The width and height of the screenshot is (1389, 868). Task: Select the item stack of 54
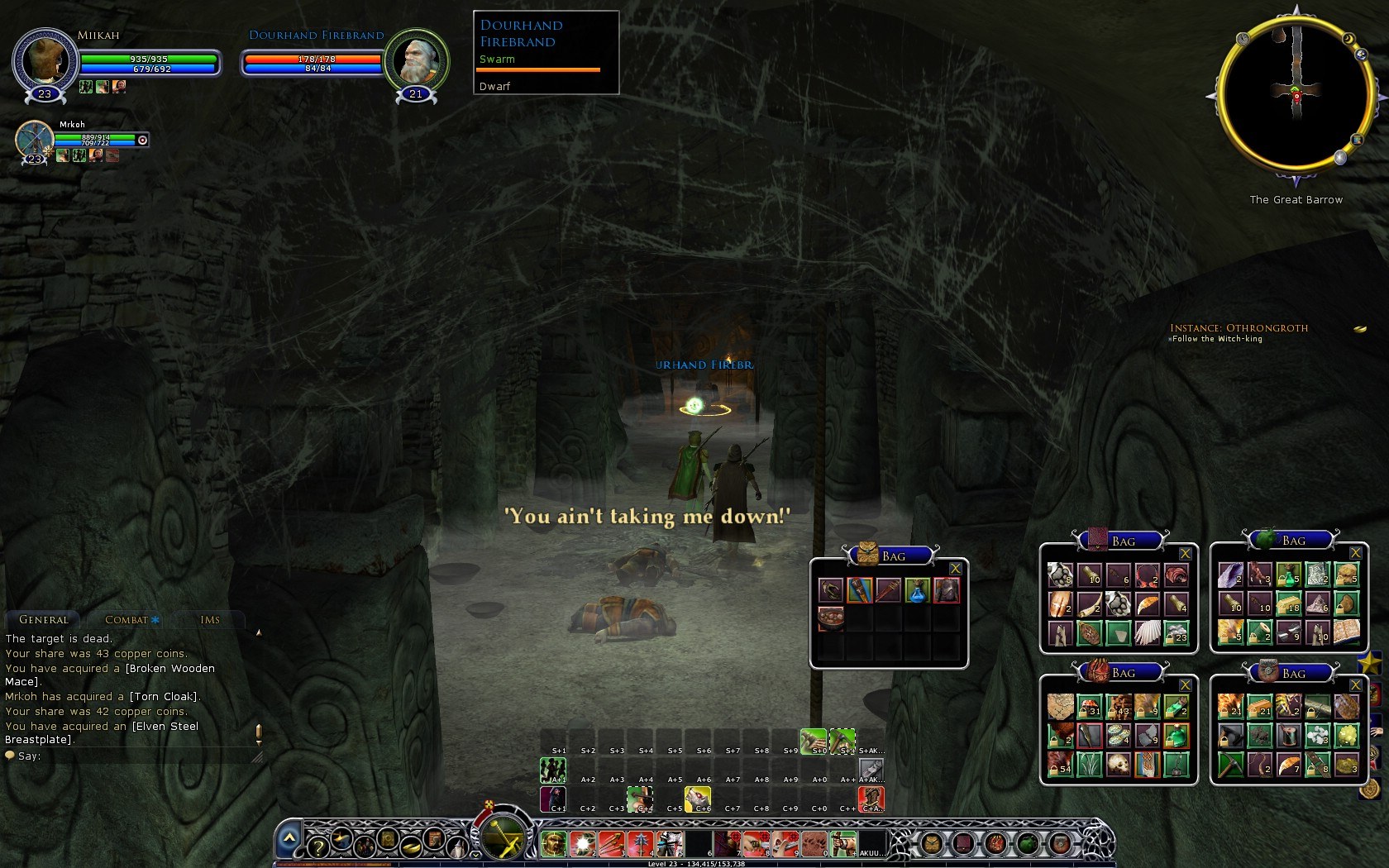point(1061,764)
